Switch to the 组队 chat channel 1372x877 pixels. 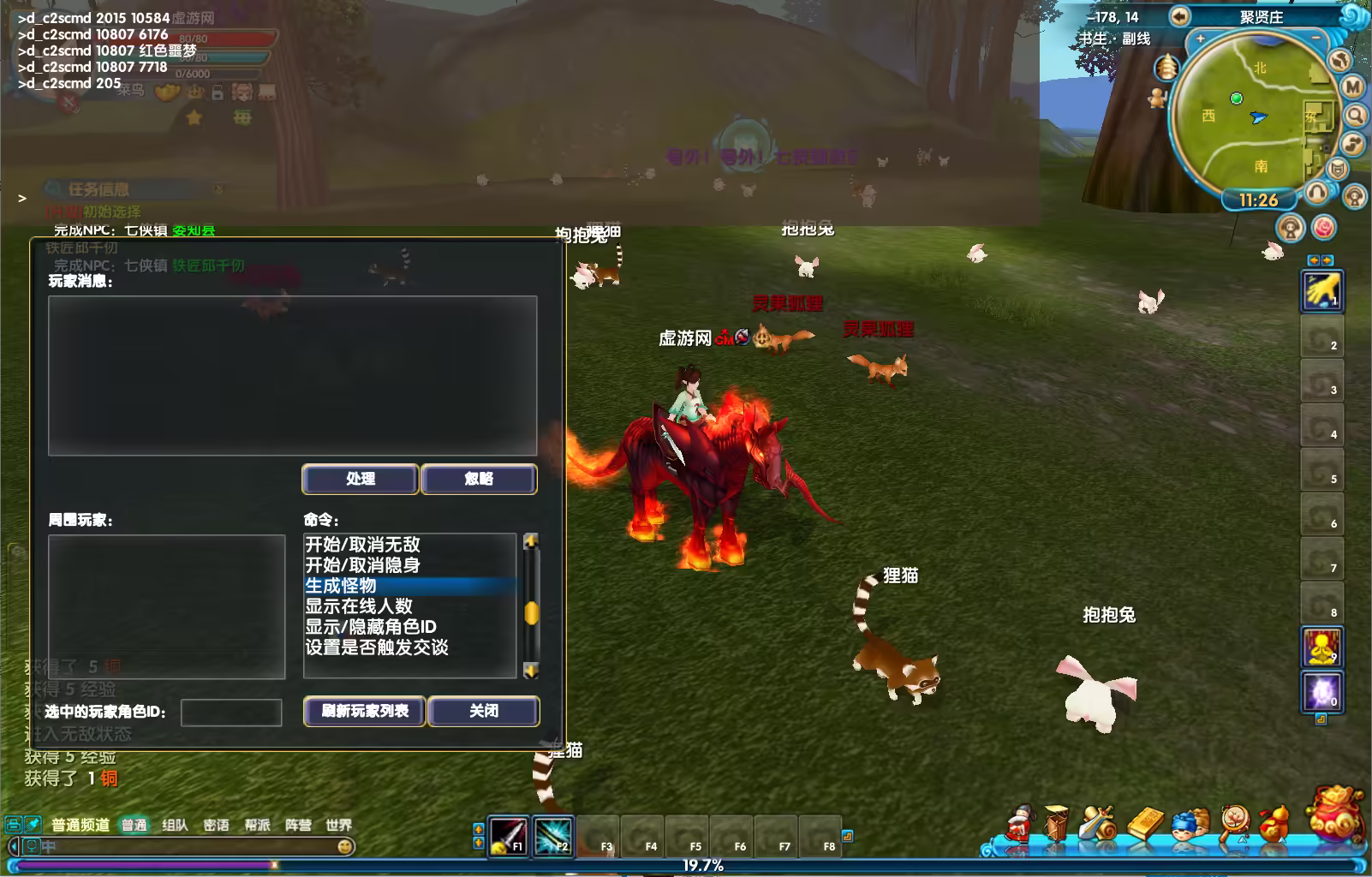click(x=175, y=825)
